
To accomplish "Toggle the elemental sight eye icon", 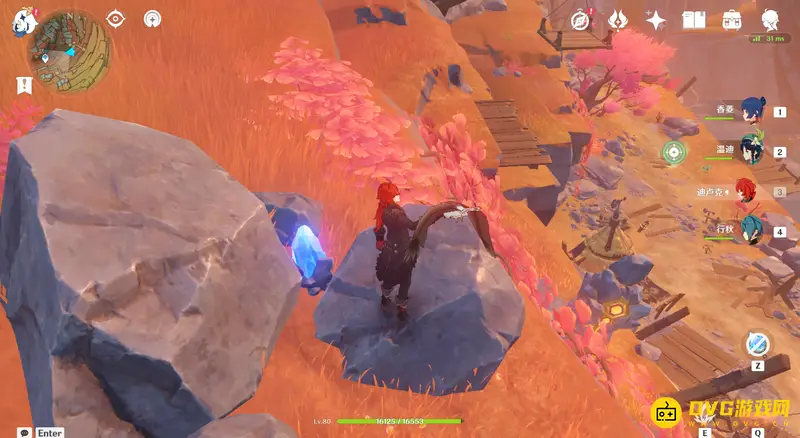I will tap(117, 18).
